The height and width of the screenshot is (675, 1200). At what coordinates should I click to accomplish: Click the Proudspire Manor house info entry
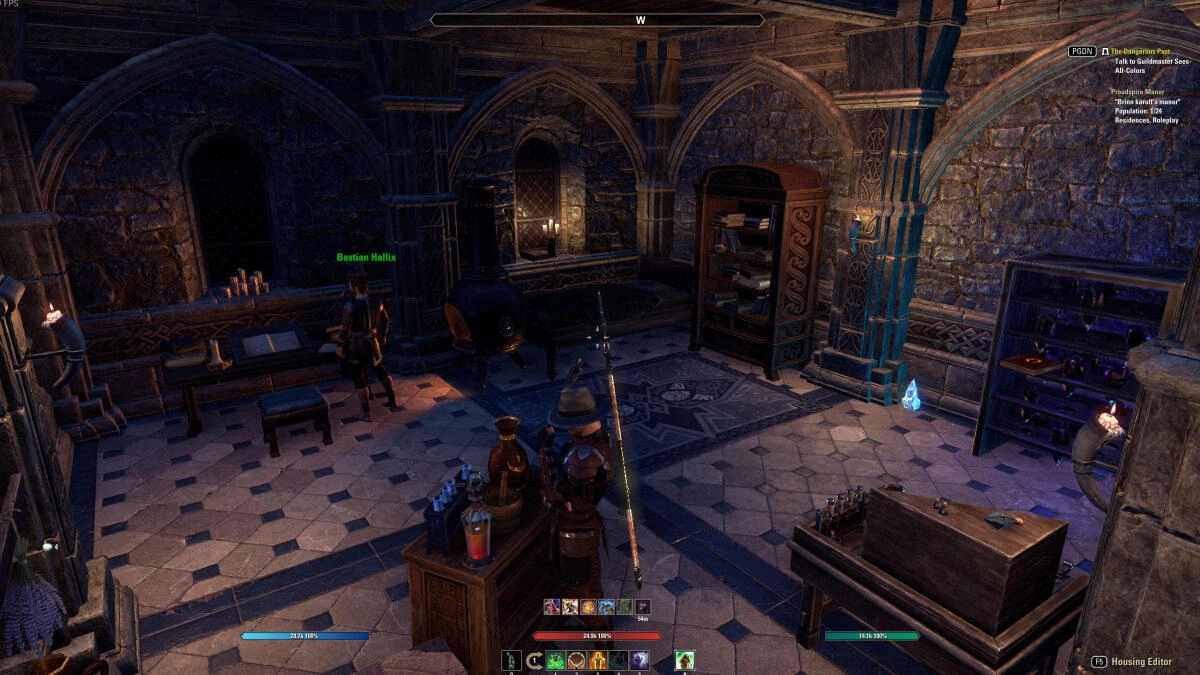click(1137, 91)
